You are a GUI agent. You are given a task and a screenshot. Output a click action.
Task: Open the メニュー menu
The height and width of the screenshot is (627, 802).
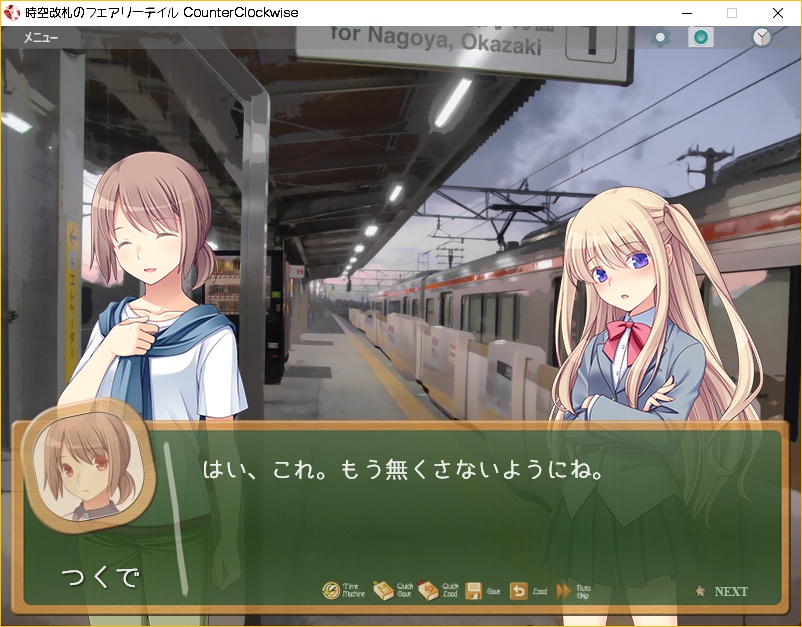[x=41, y=38]
